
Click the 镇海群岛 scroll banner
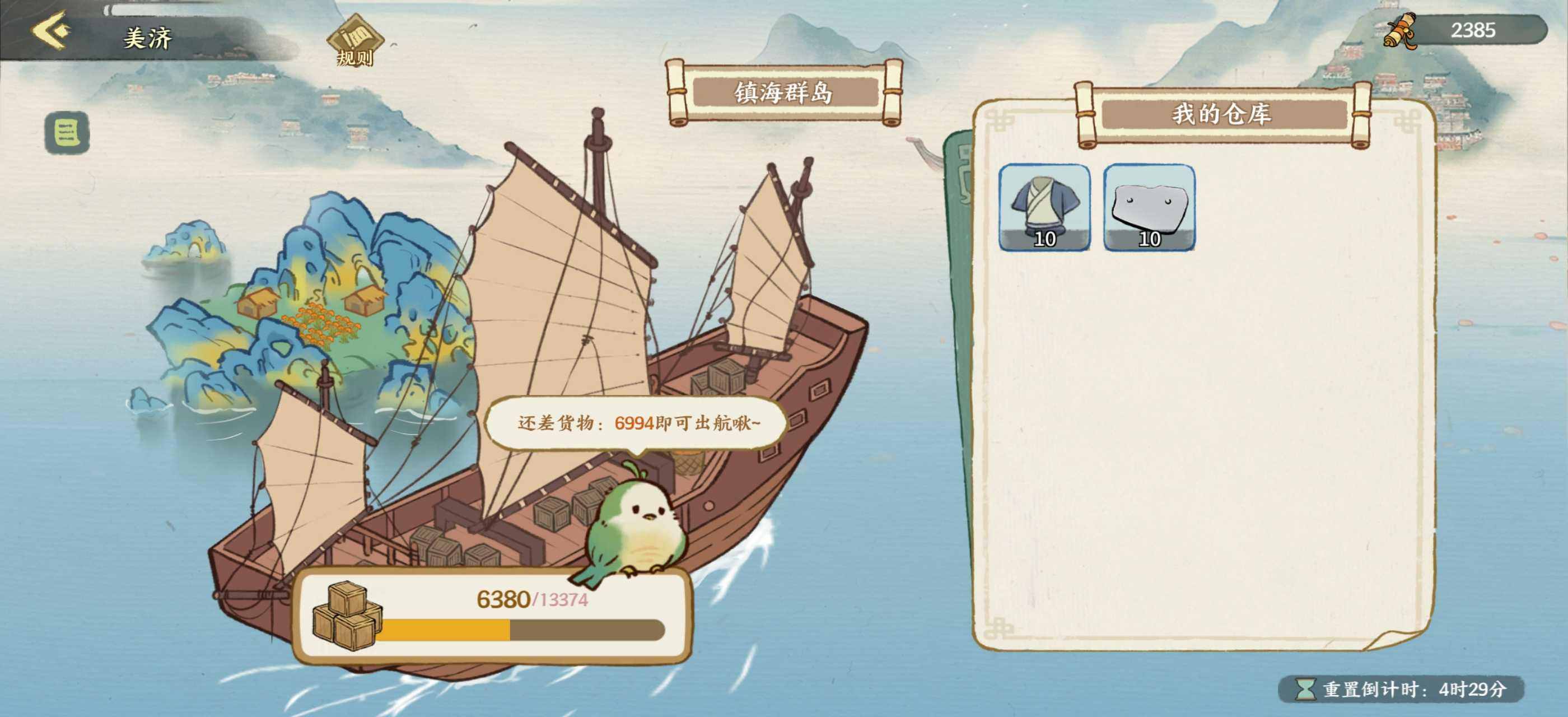click(x=785, y=92)
